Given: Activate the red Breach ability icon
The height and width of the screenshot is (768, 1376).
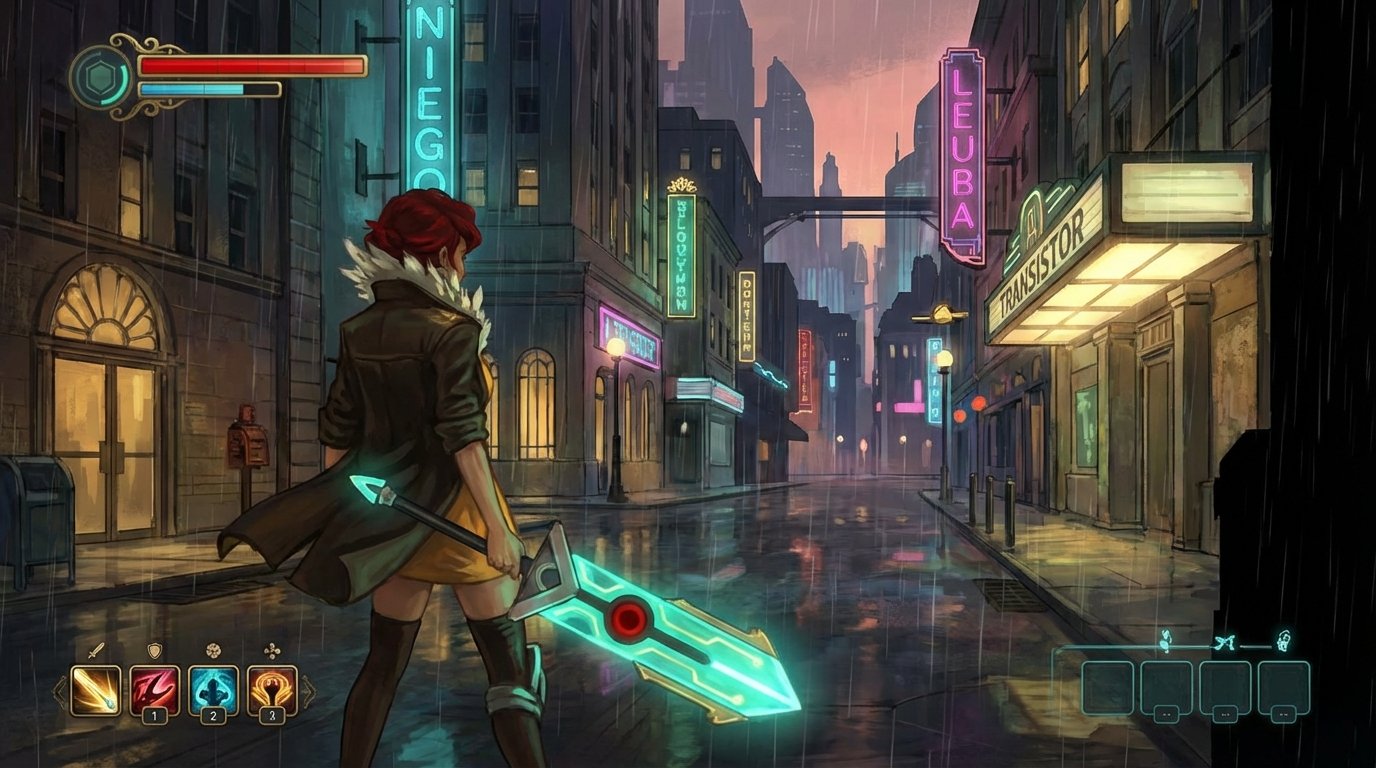Looking at the screenshot, I should coord(154,690).
